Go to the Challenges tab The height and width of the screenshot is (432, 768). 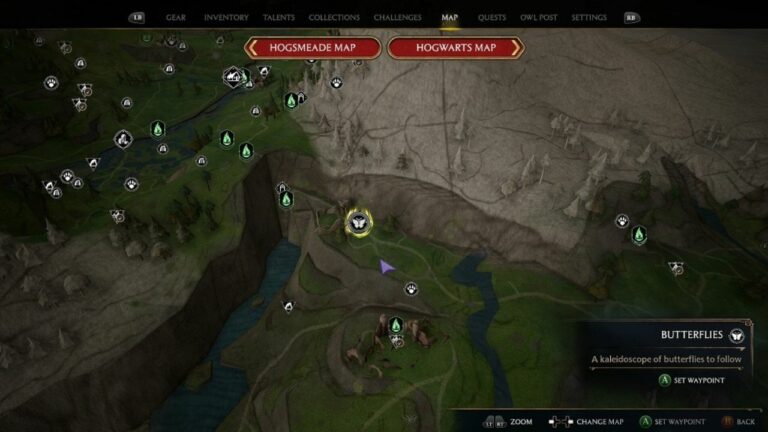(397, 18)
